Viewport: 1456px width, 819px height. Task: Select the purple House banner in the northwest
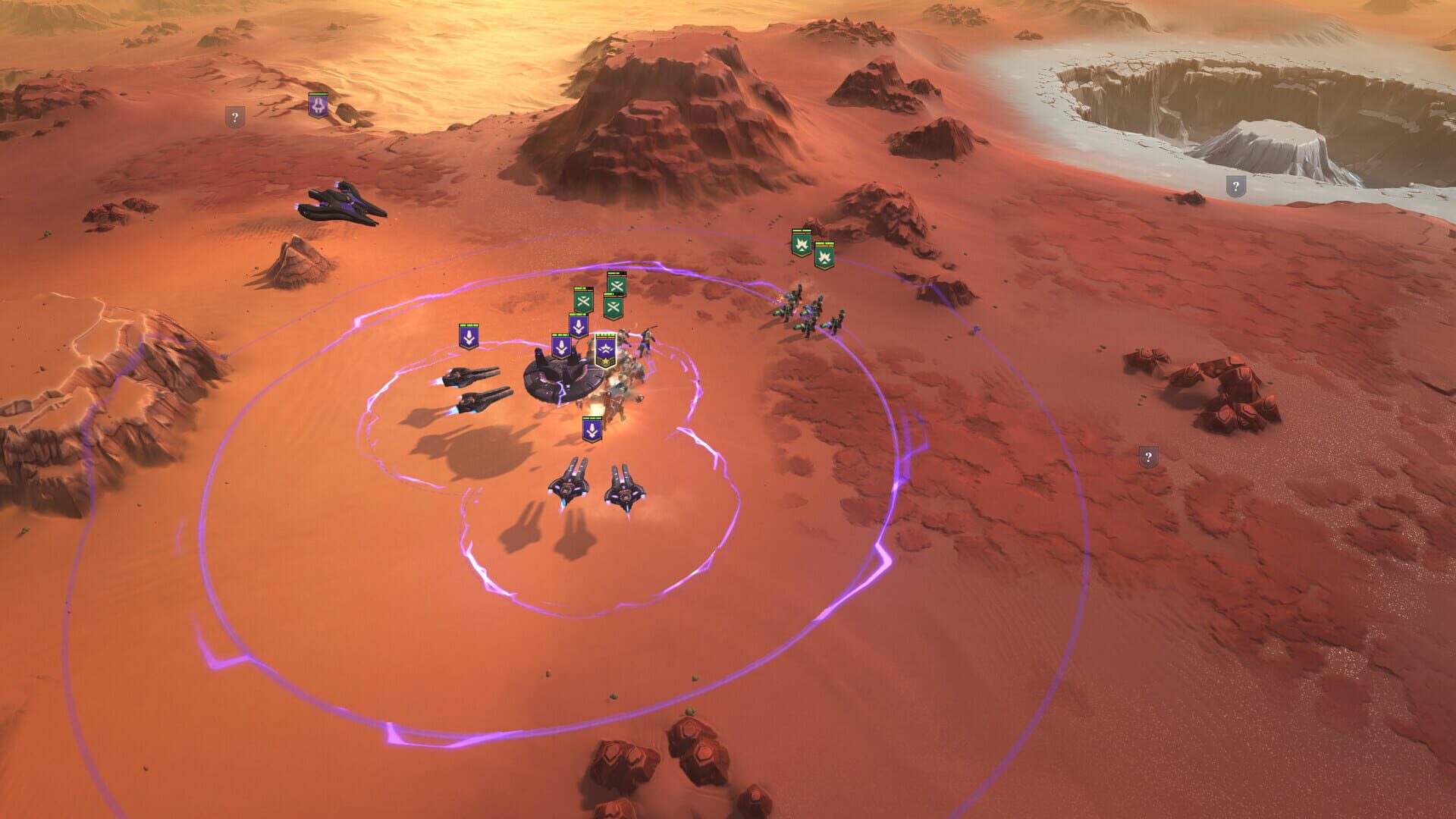pyautogui.click(x=317, y=103)
